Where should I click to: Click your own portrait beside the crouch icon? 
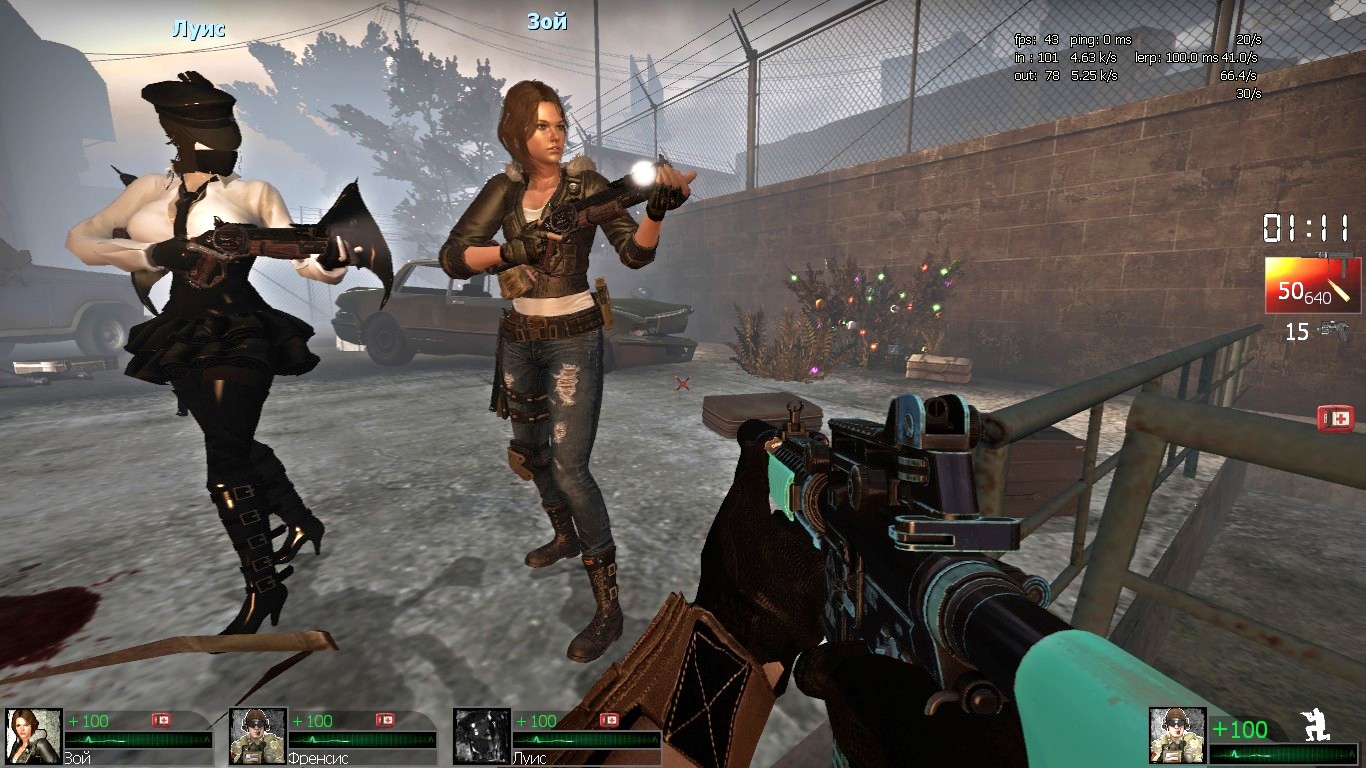coord(1177,736)
